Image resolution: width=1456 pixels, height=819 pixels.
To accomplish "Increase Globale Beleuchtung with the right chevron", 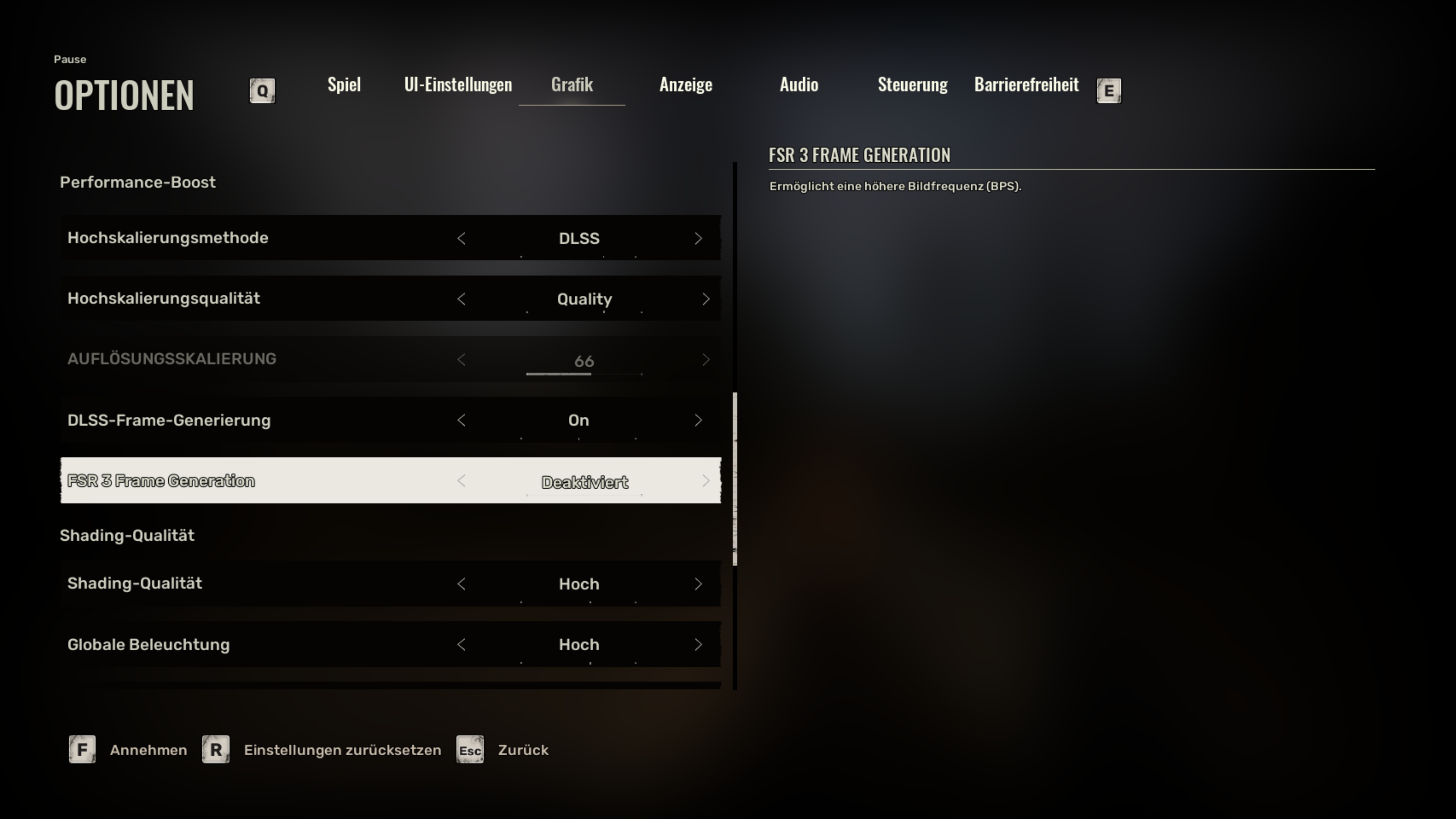I will [x=699, y=644].
